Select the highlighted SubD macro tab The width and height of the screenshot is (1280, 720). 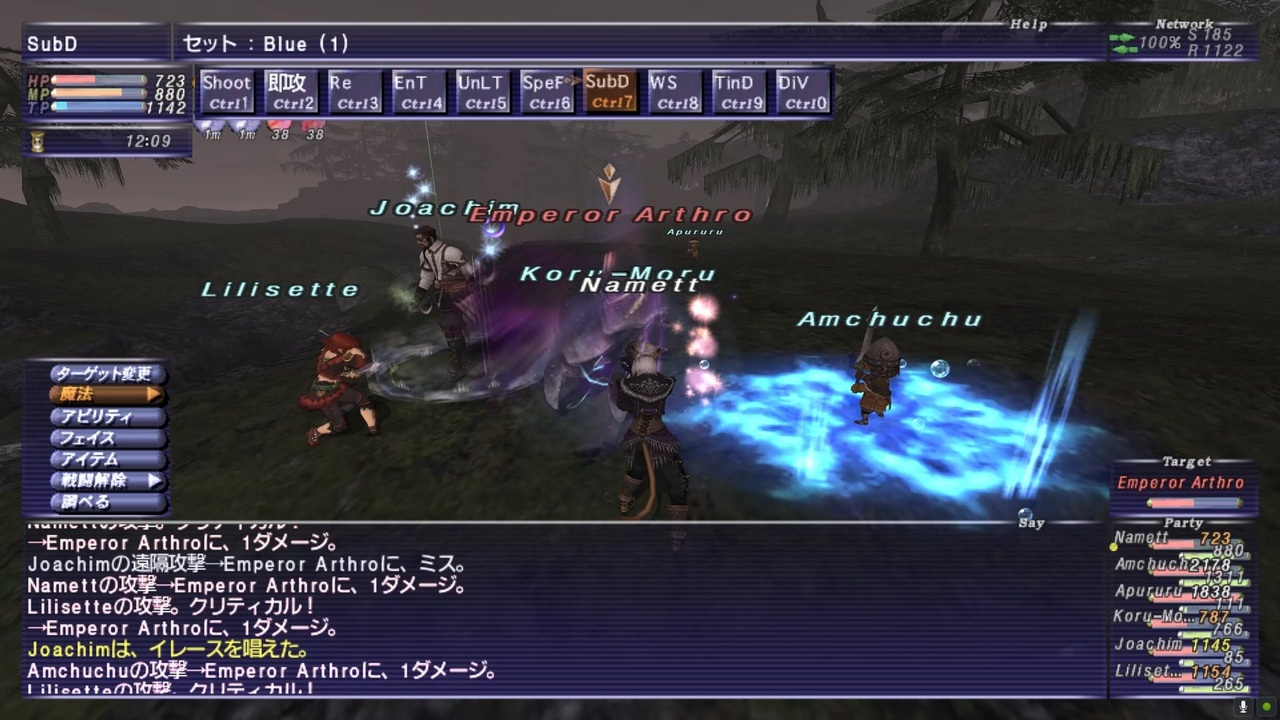tap(610, 90)
